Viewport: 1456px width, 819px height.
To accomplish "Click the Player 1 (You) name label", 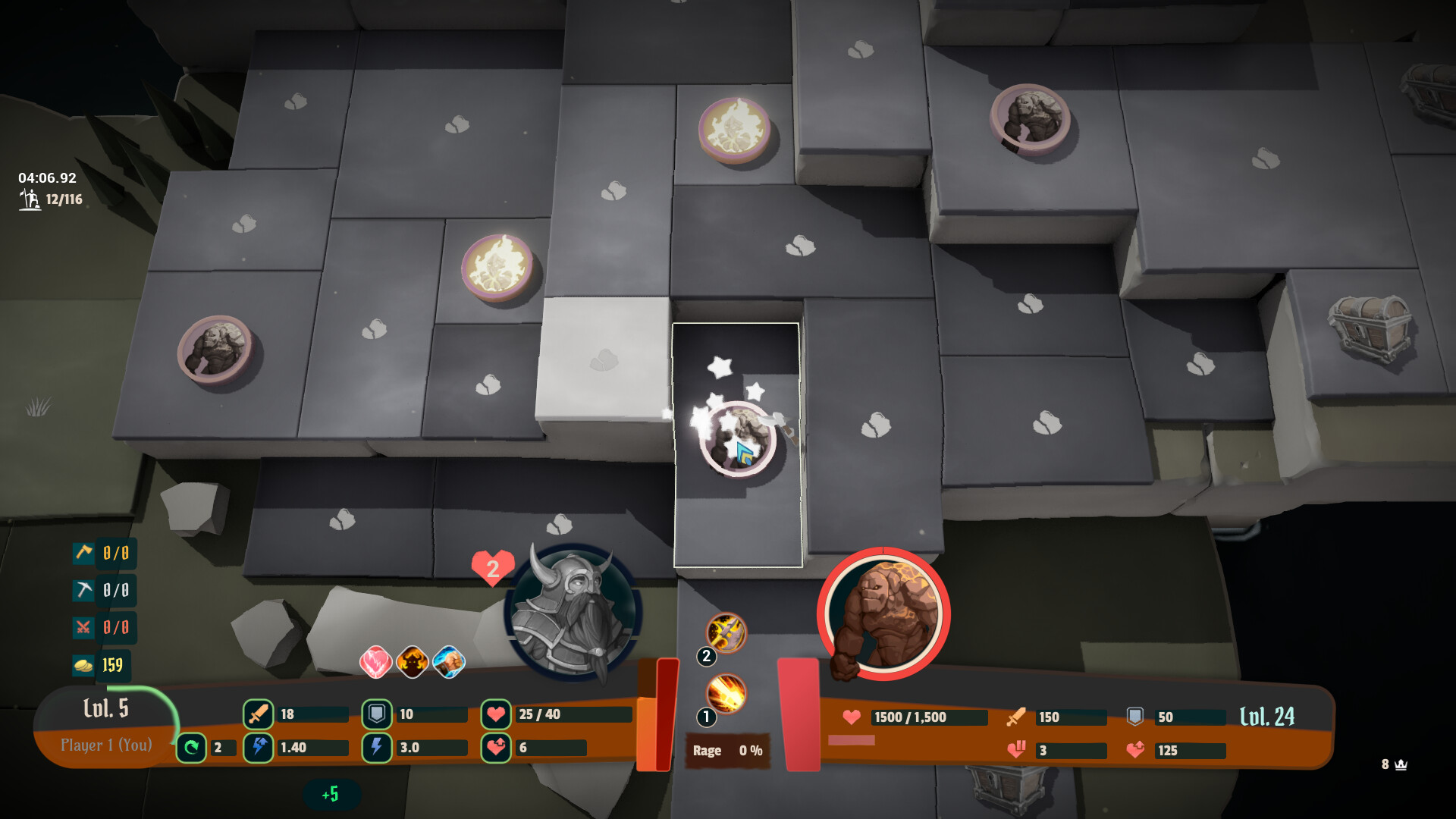I will coord(108,746).
